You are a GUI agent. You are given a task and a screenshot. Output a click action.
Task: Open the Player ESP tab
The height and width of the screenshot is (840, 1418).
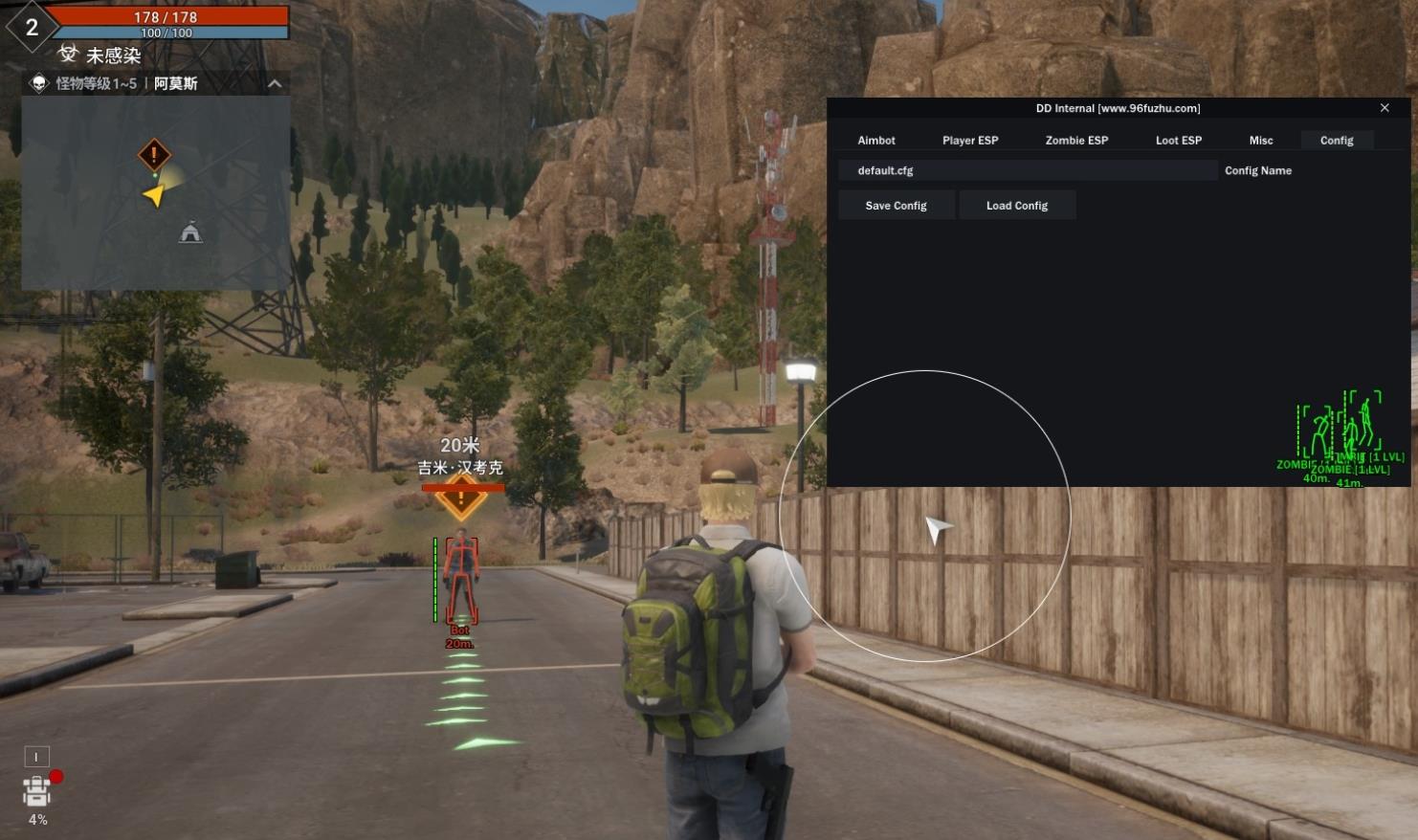coord(970,141)
